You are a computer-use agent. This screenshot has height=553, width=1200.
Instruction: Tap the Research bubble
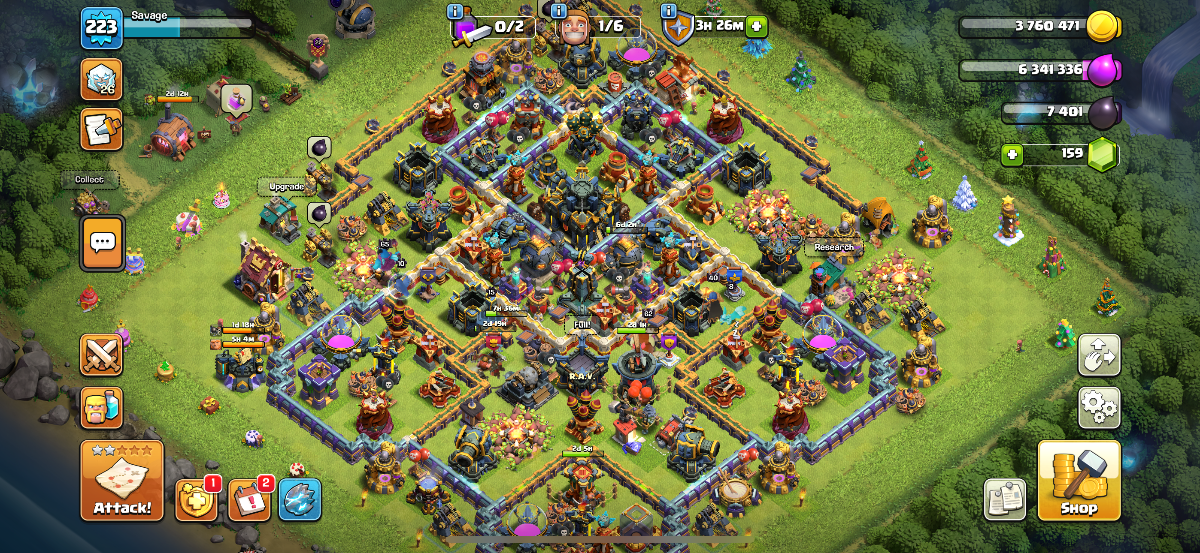pyautogui.click(x=834, y=247)
